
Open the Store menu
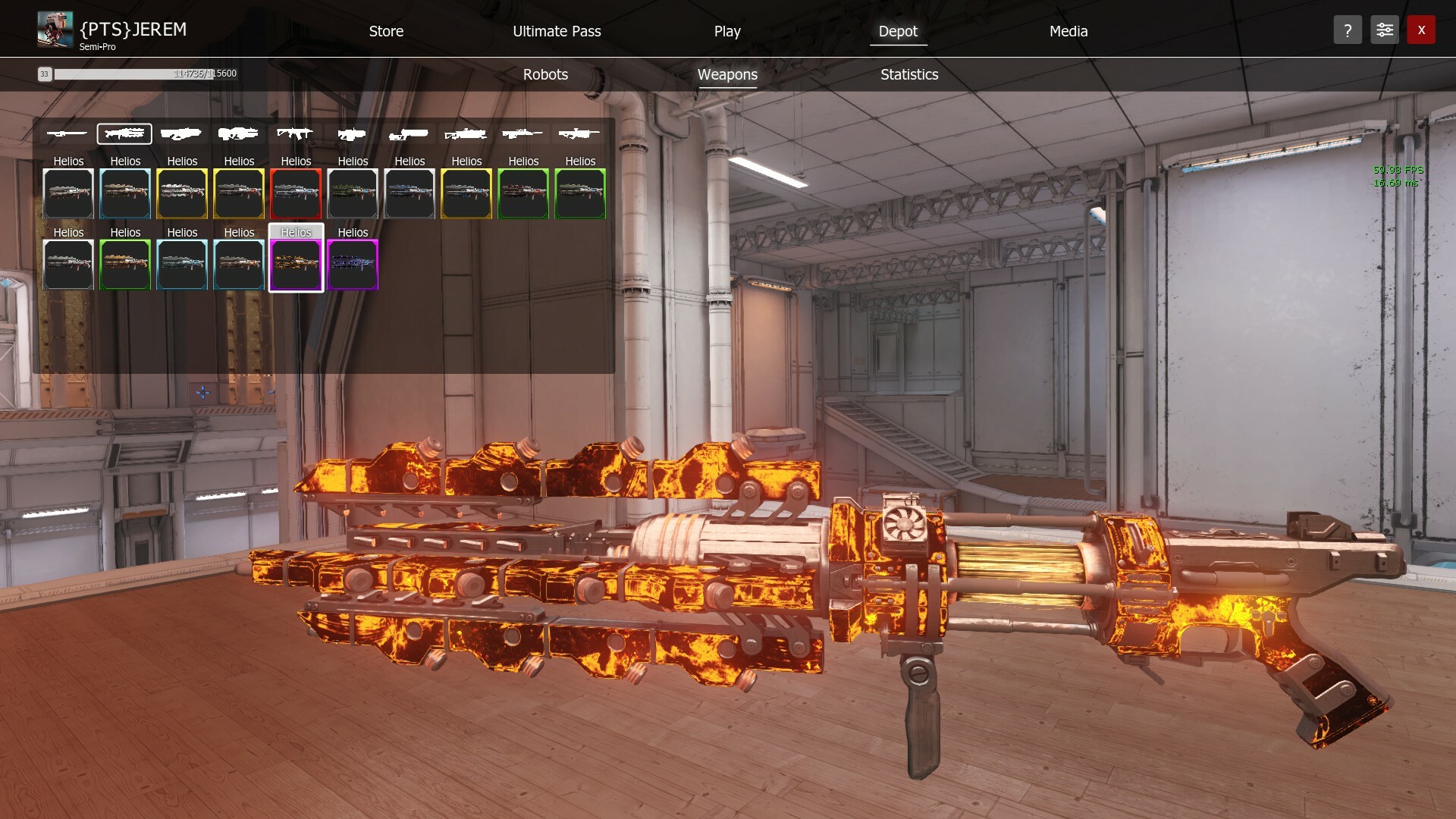[386, 31]
